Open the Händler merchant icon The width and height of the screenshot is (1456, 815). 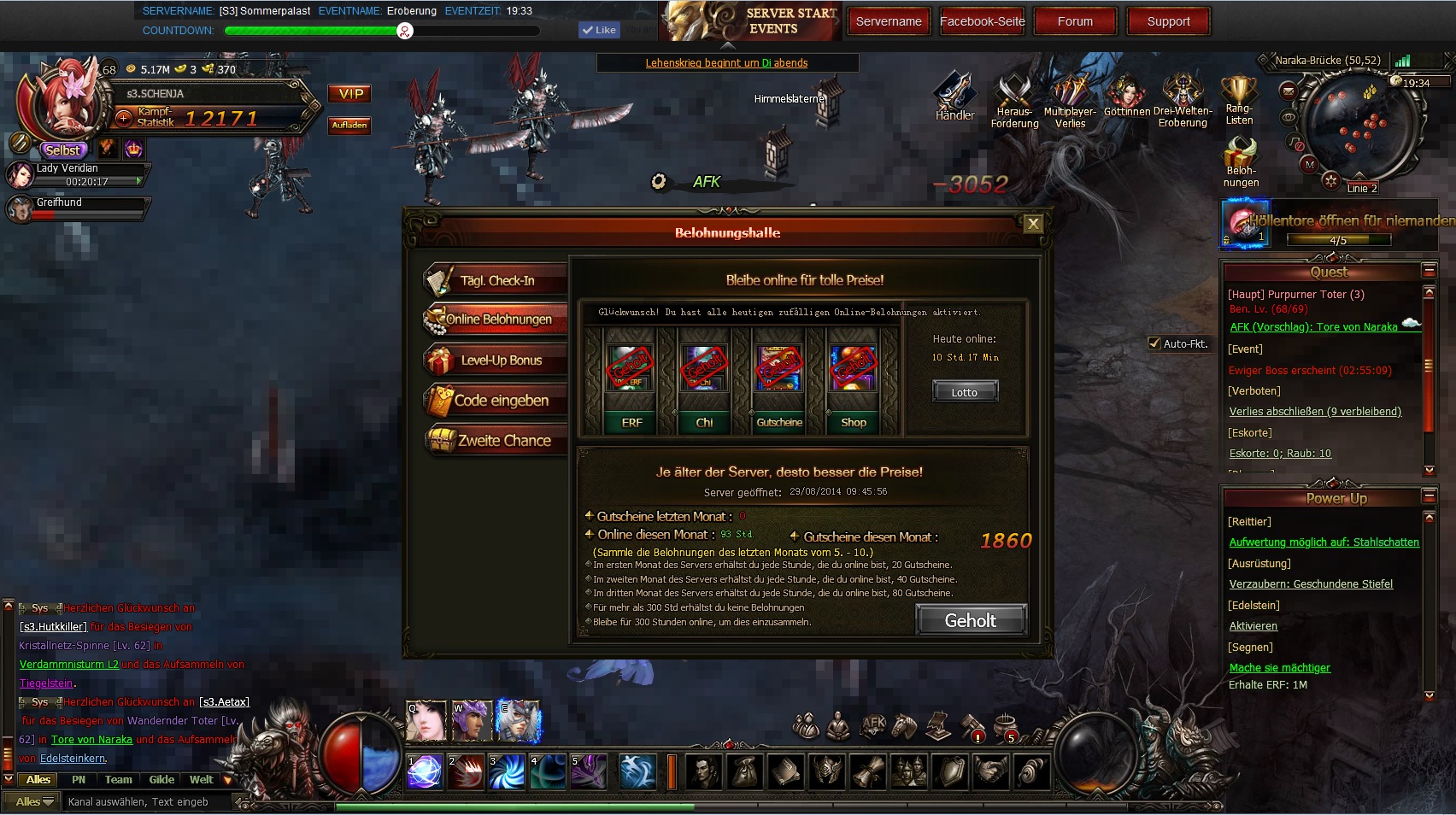[954, 96]
